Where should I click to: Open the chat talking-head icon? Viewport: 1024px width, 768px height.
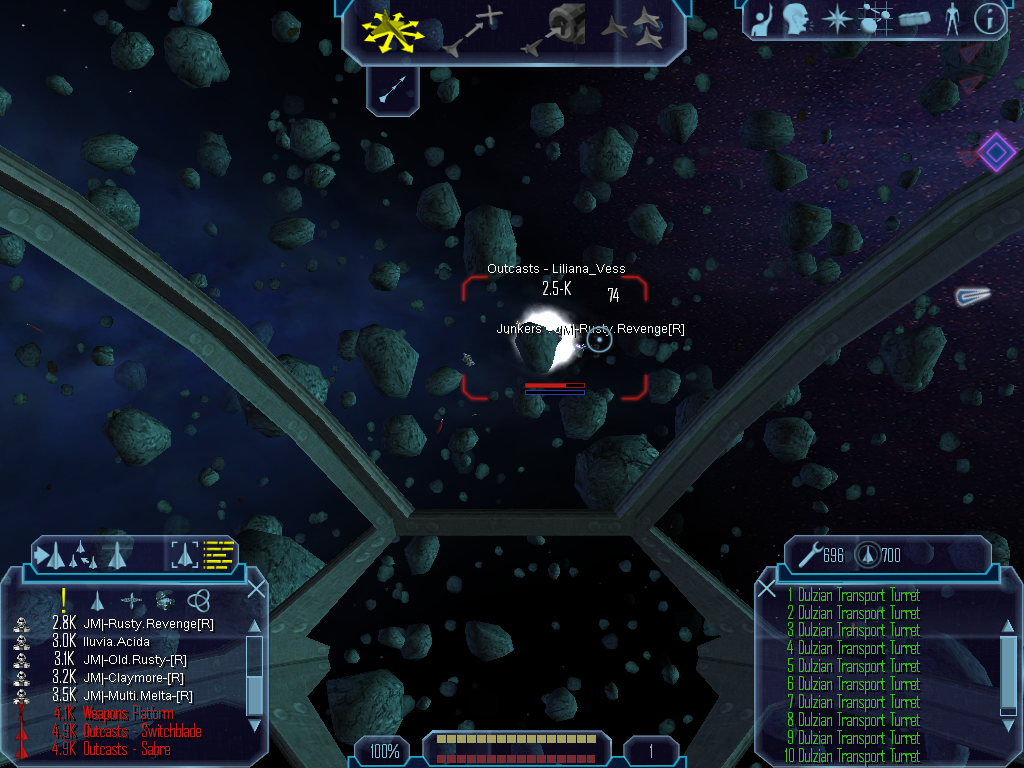[796, 19]
